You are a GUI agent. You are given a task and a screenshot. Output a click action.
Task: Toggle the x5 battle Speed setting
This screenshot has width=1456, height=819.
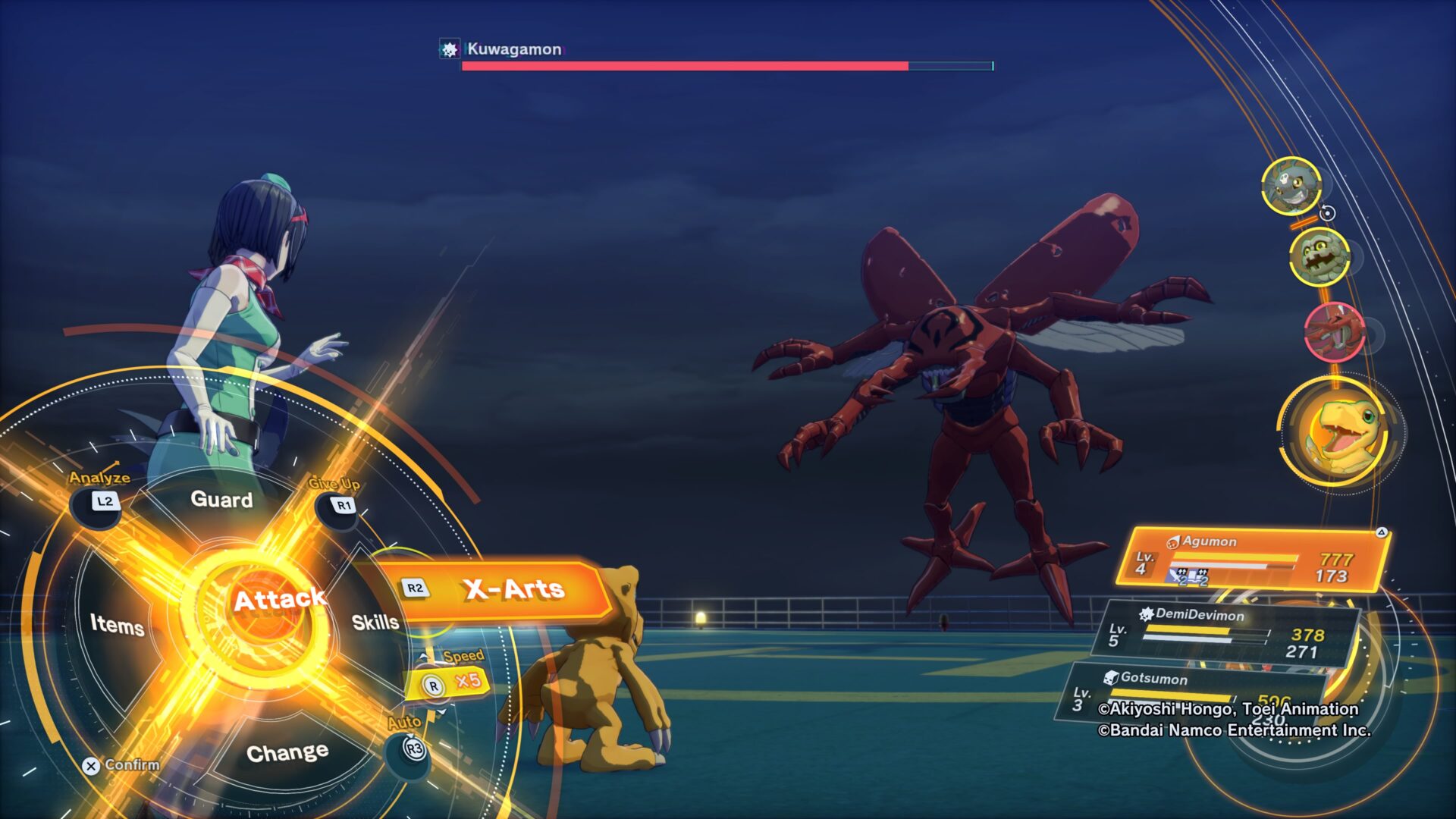point(451,682)
